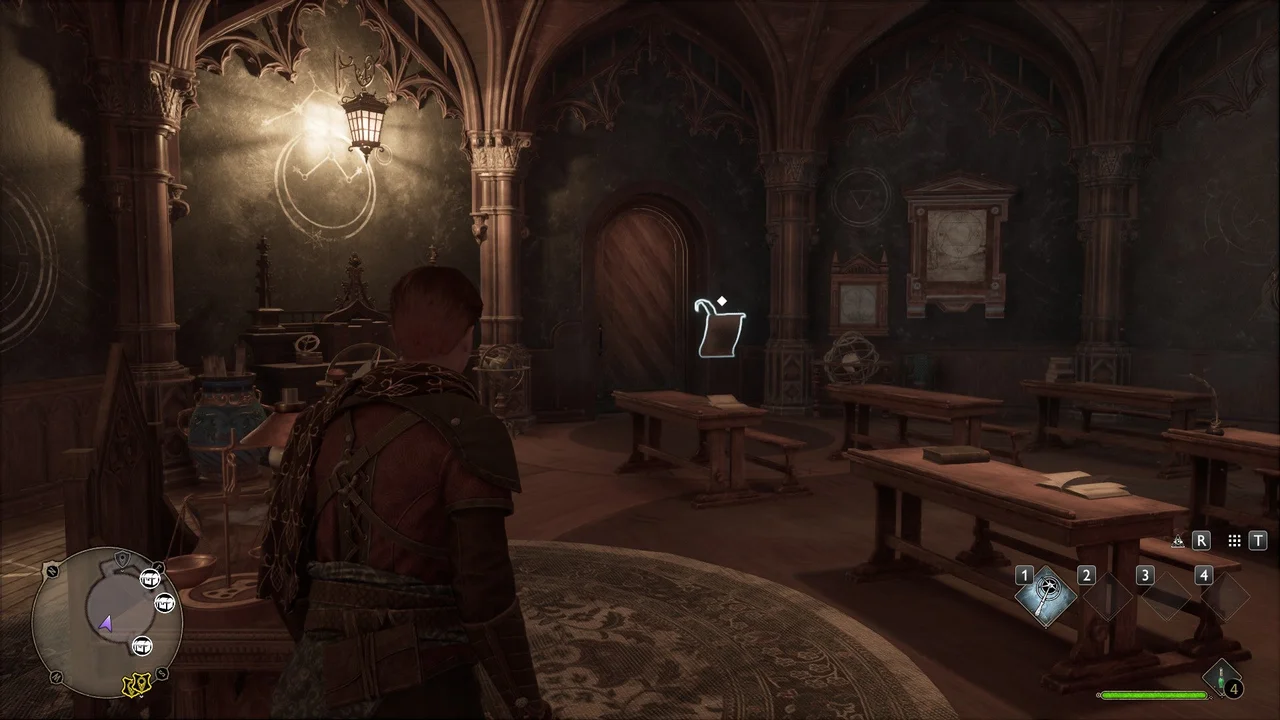Click the potion count badge showing 4

(x=1234, y=688)
